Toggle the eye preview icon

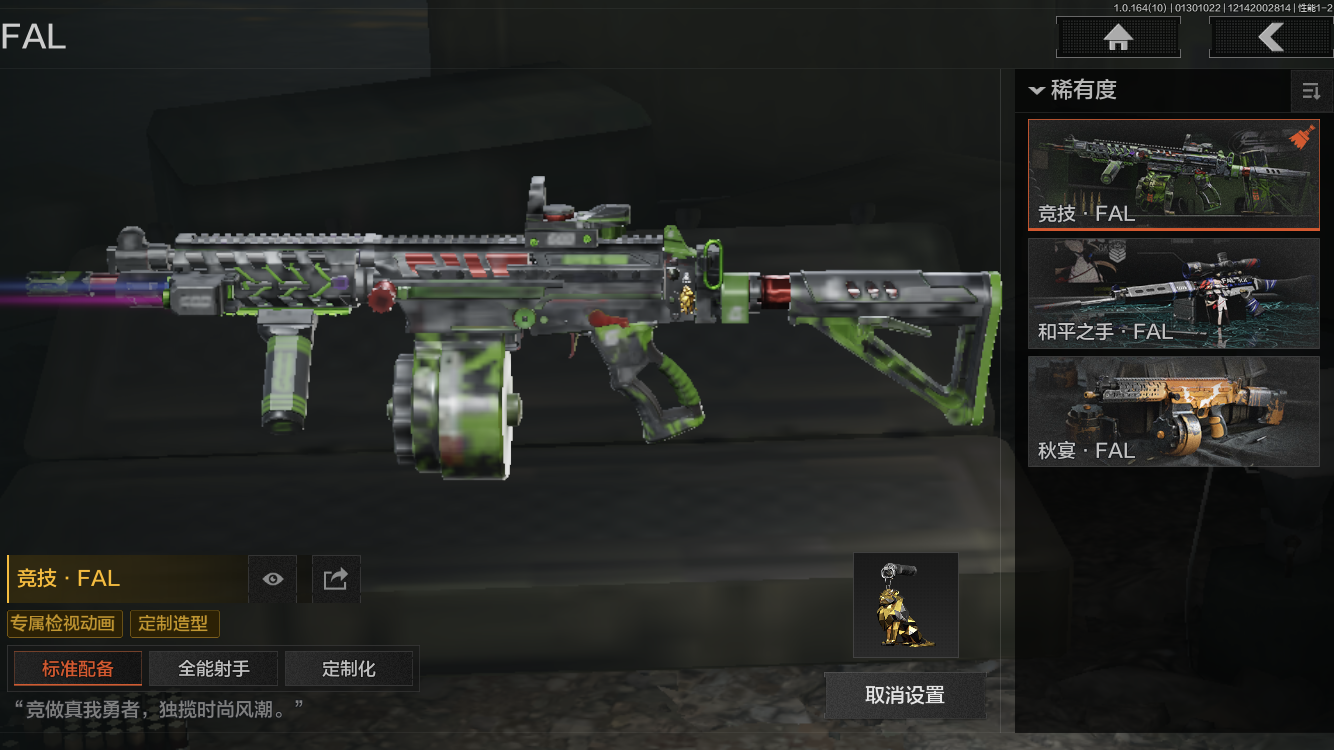pos(273,579)
